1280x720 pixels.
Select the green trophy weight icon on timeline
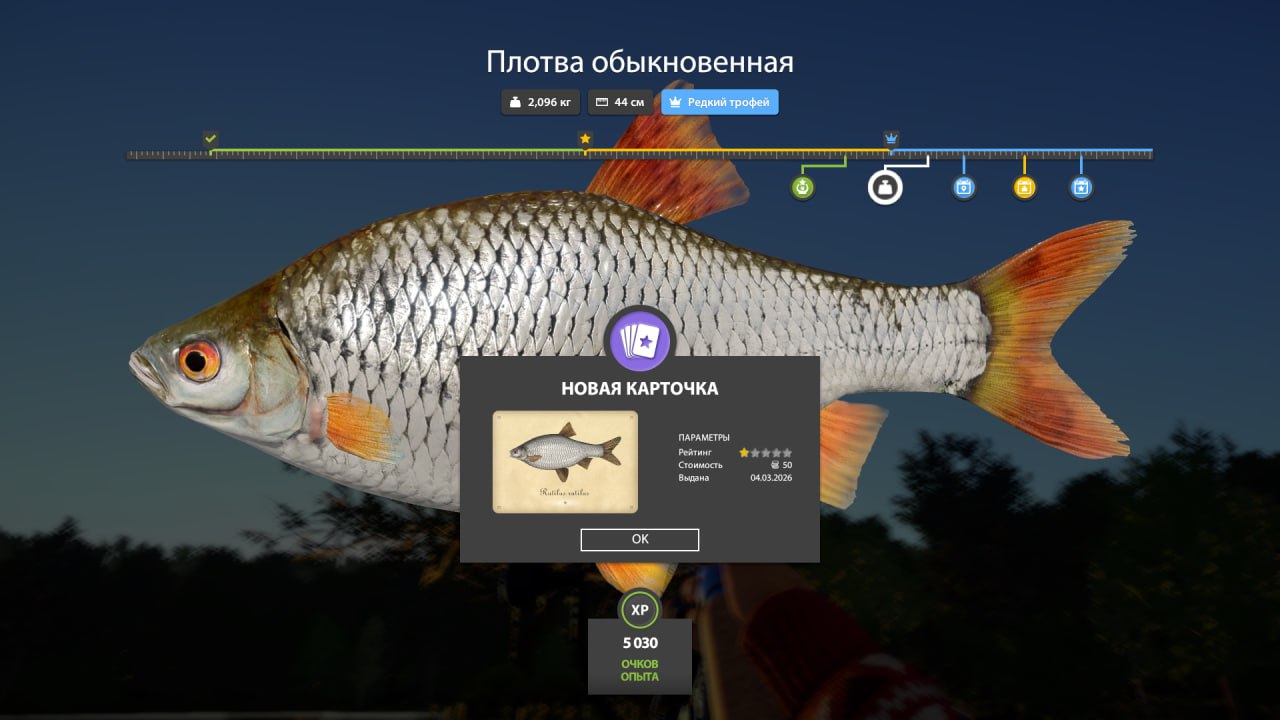801,187
